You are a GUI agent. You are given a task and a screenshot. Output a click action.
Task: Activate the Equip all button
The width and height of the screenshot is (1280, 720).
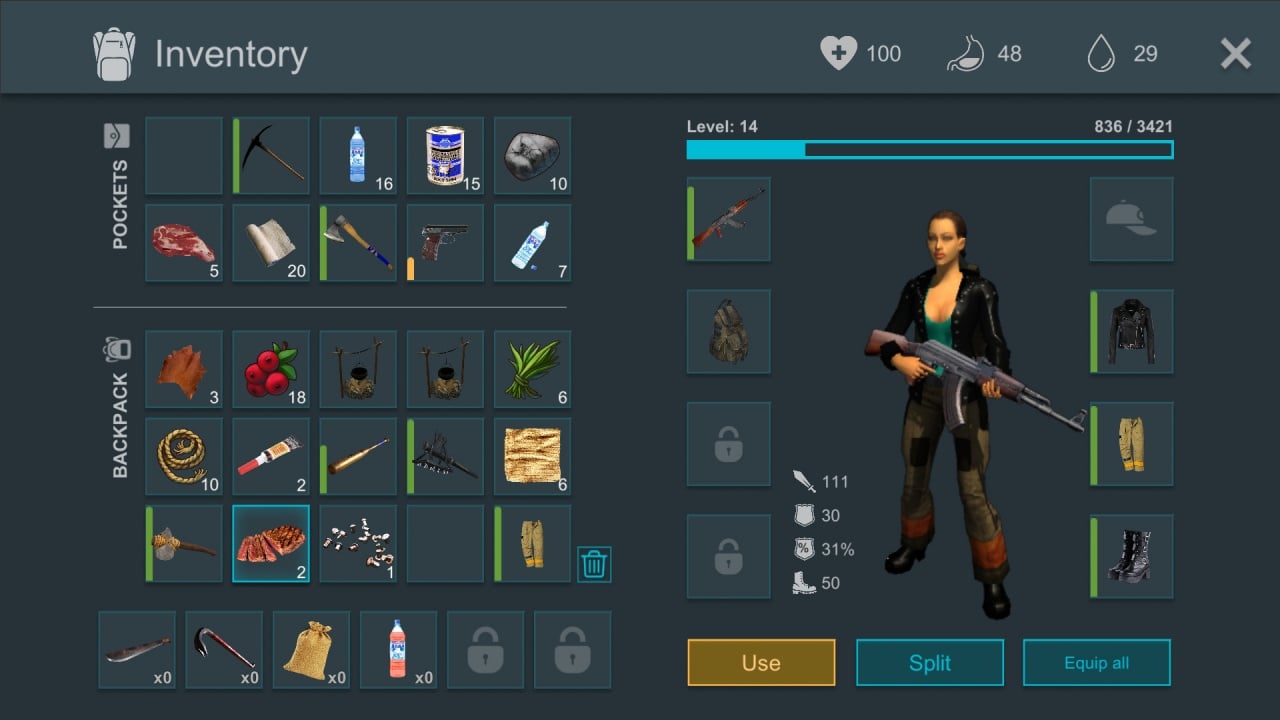coord(1096,662)
